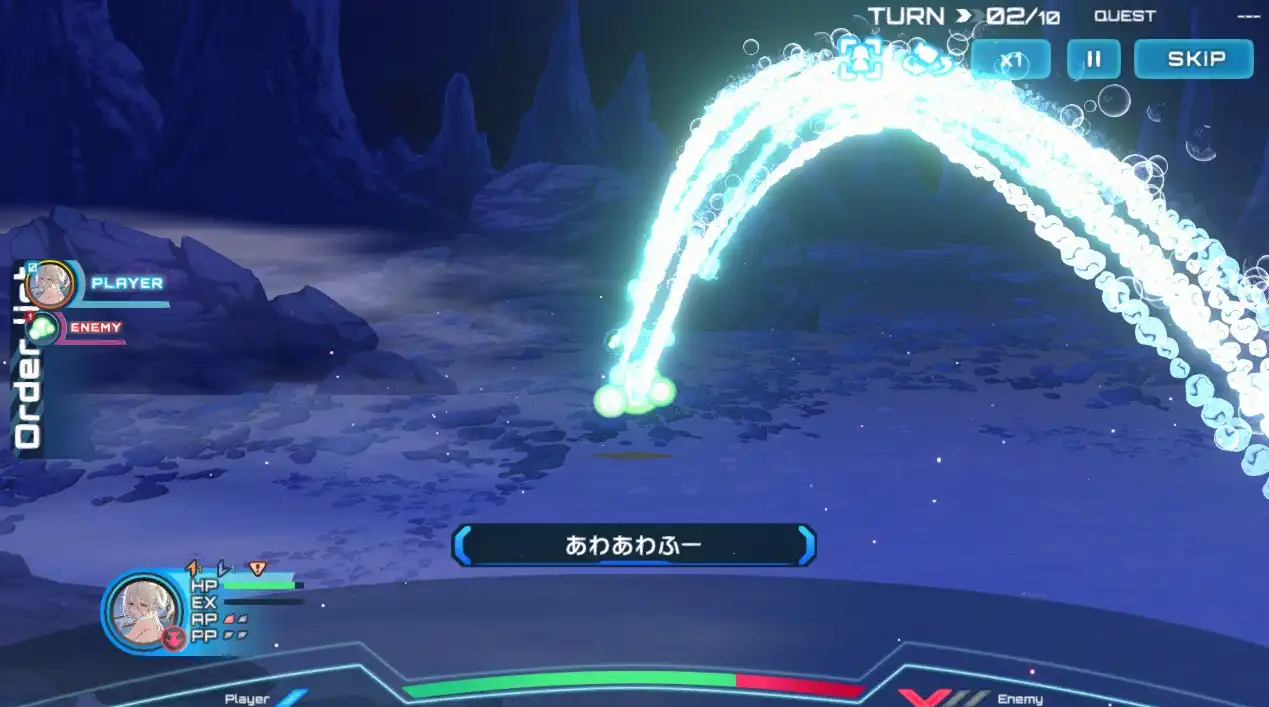Pause the battle

tap(1093, 59)
